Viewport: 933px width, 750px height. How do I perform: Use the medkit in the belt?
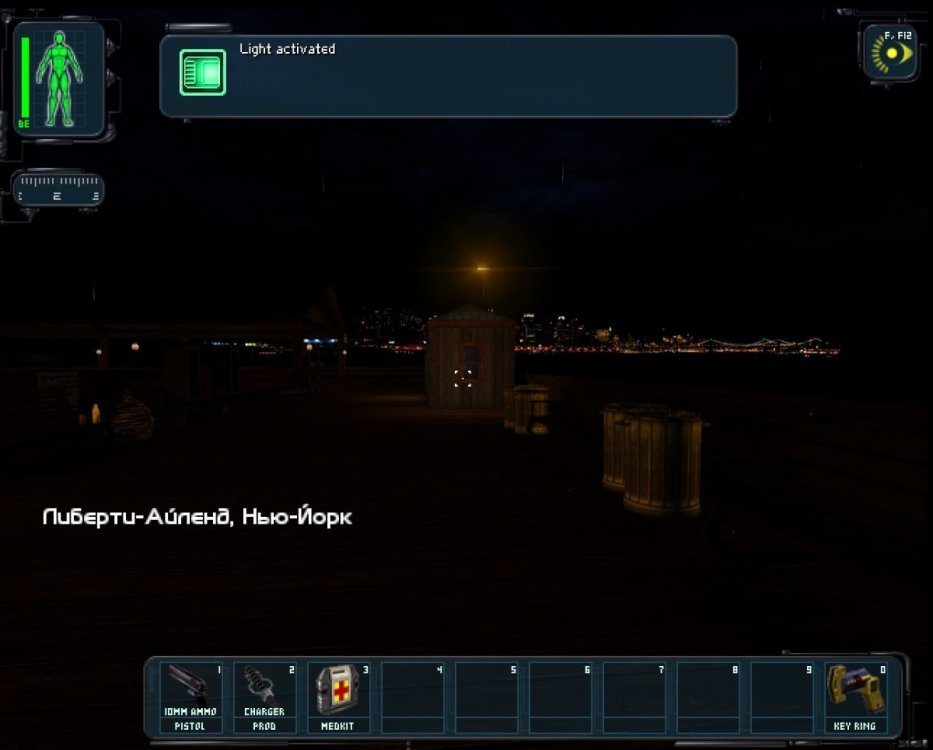pos(337,696)
